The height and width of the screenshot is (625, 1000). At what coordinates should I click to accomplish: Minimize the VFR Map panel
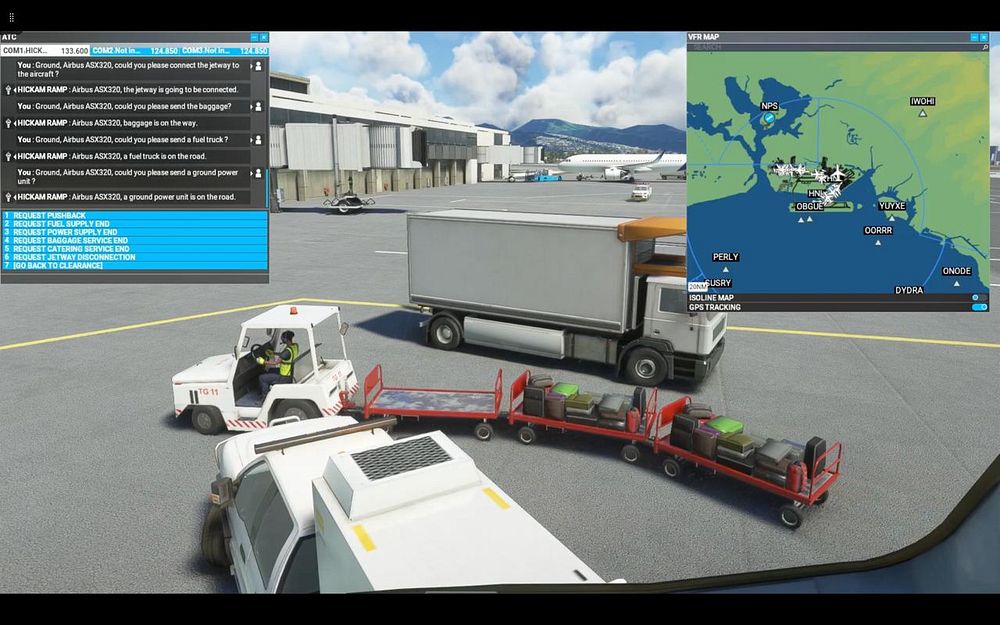coord(974,37)
